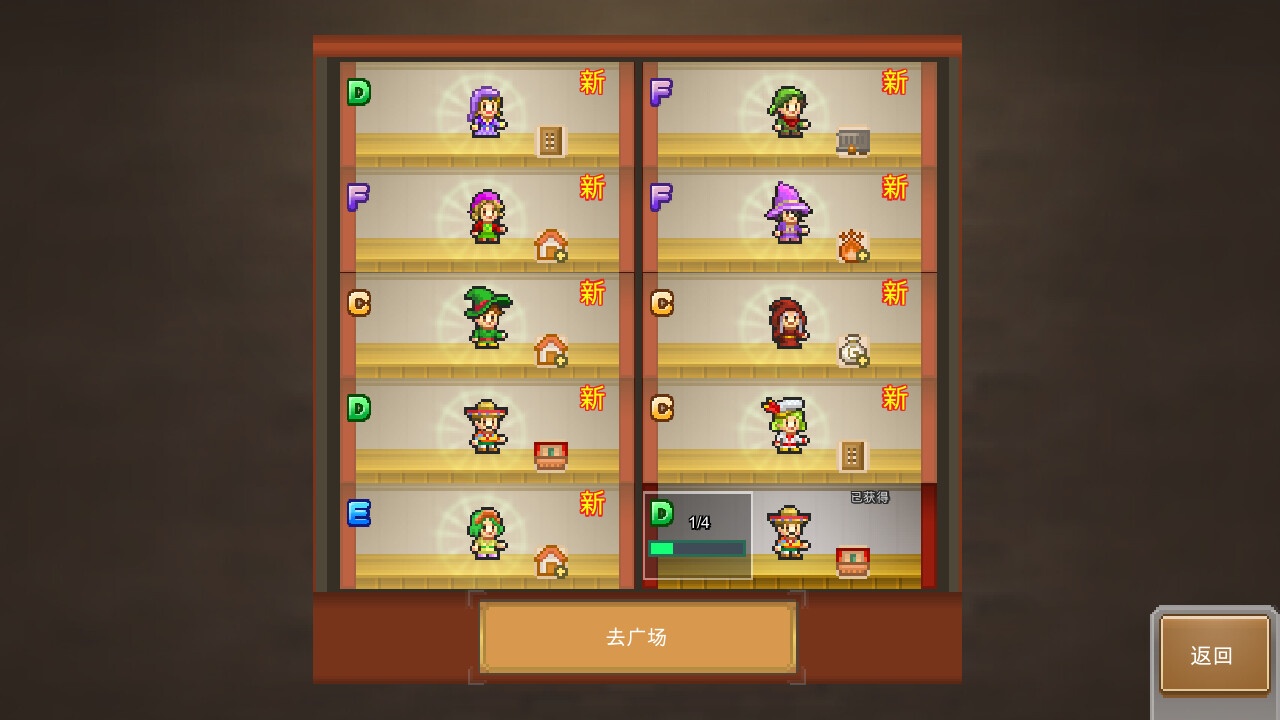Click the house icon beside the blue E-rank character

point(551,560)
